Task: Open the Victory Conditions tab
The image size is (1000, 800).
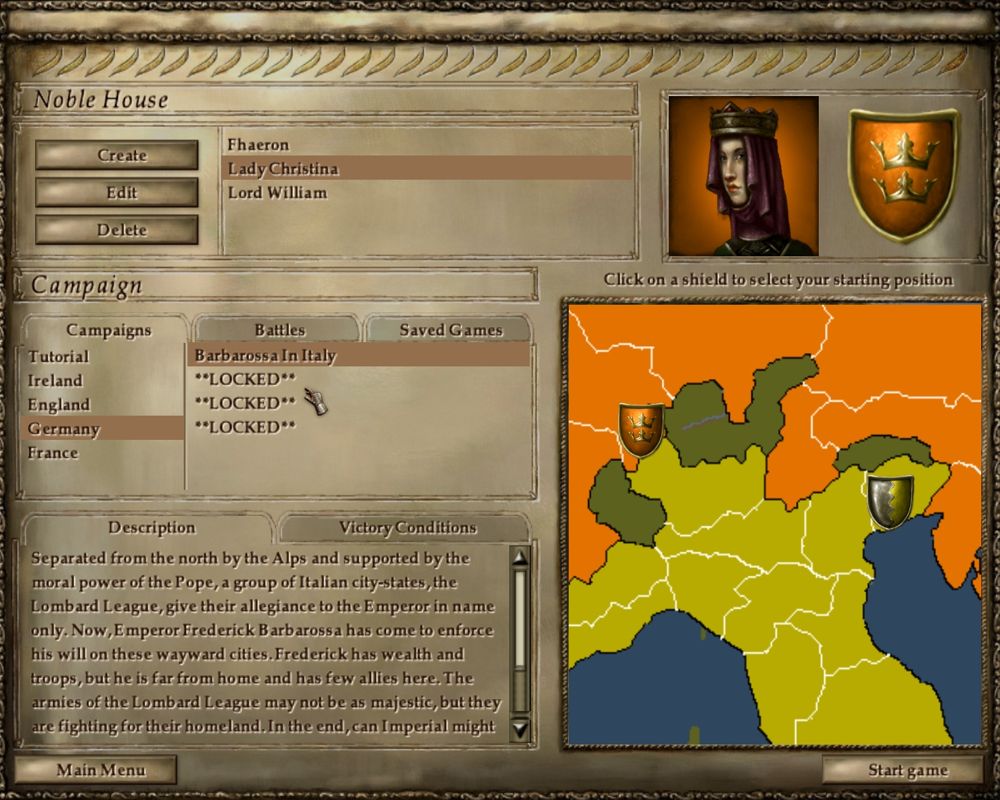Action: [407, 527]
